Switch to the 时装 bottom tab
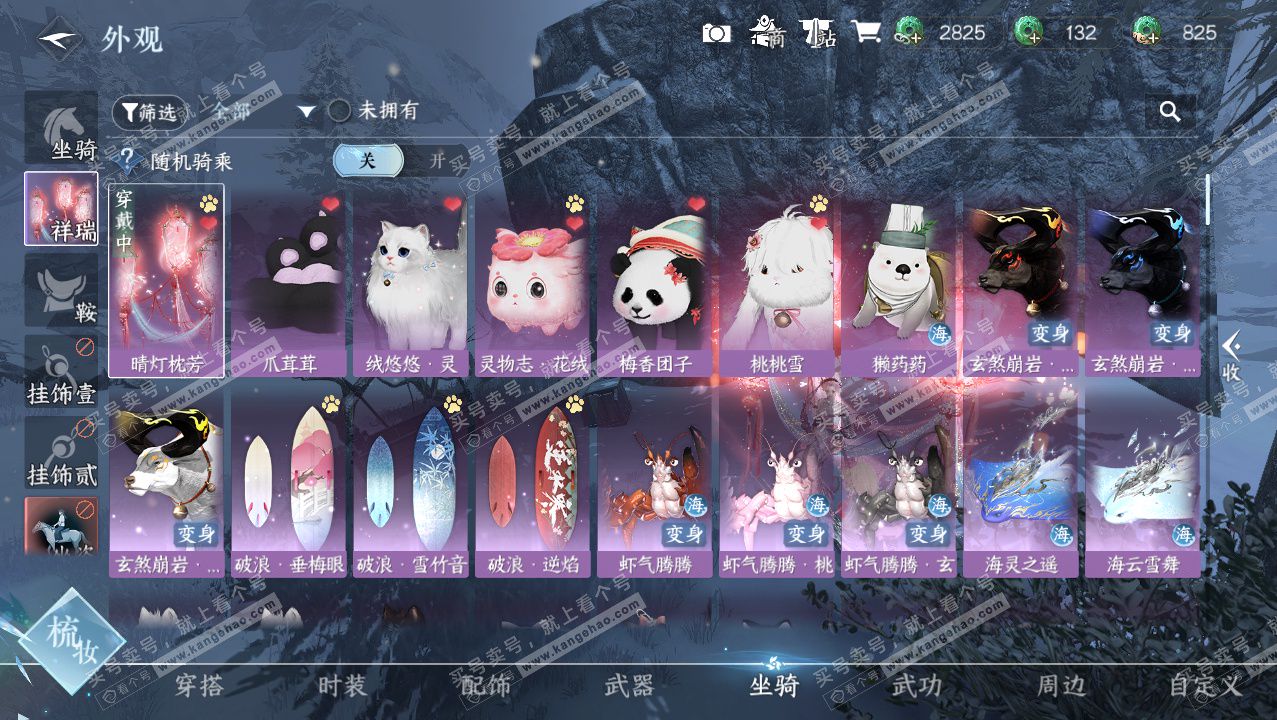 (x=342, y=686)
